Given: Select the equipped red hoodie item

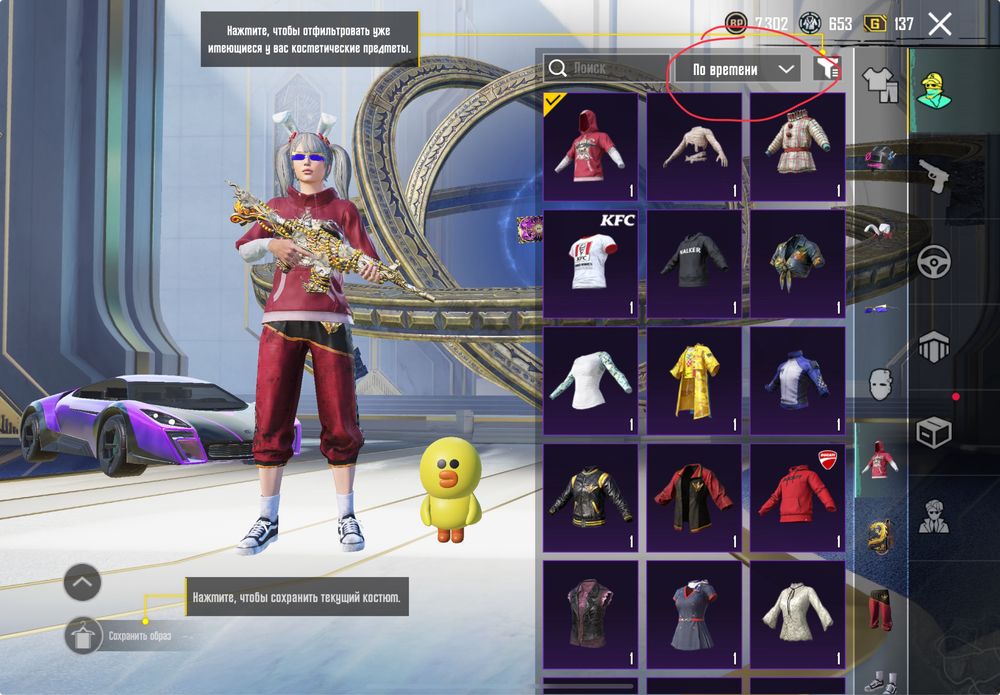Looking at the screenshot, I should click(x=591, y=148).
